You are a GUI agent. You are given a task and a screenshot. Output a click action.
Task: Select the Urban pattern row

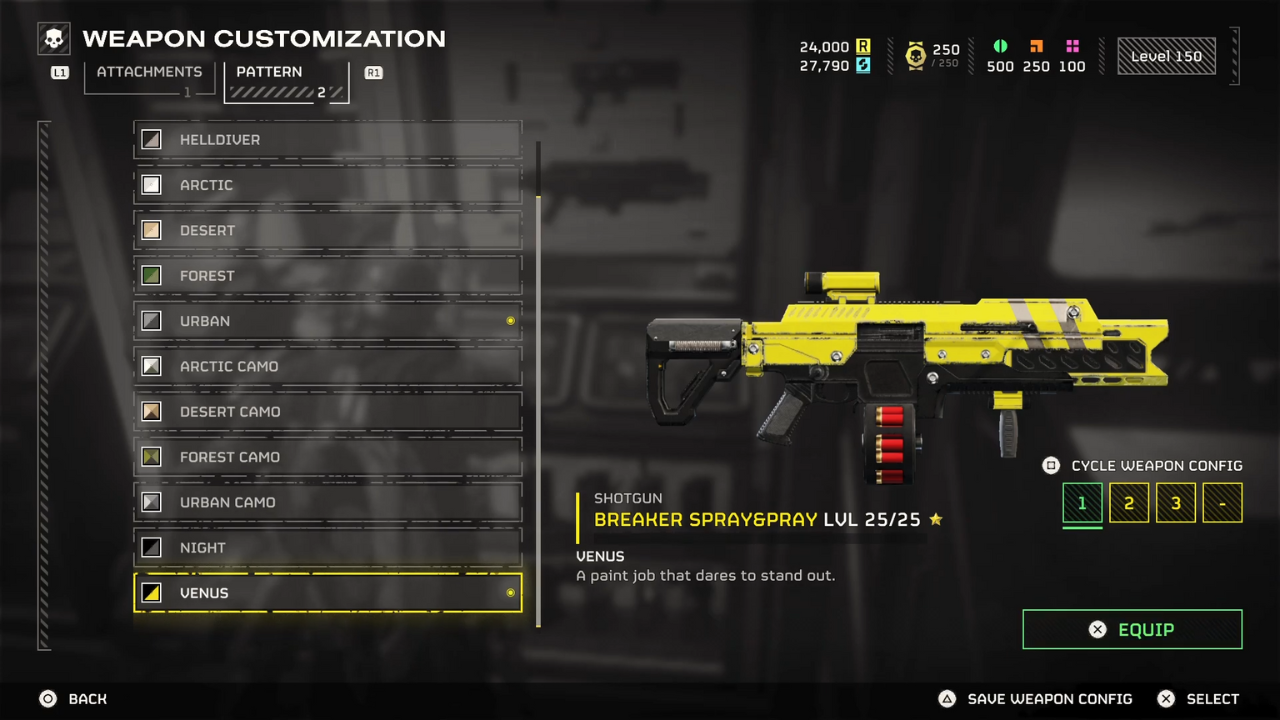[328, 321]
